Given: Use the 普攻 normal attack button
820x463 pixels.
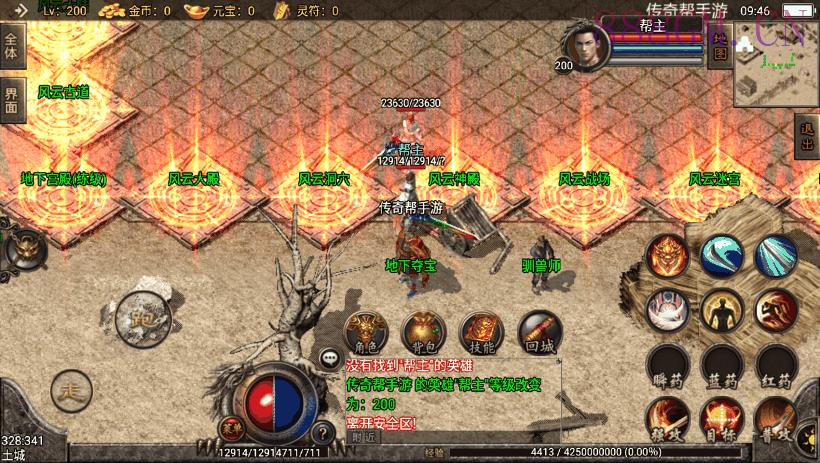Looking at the screenshot, I should (775, 419).
